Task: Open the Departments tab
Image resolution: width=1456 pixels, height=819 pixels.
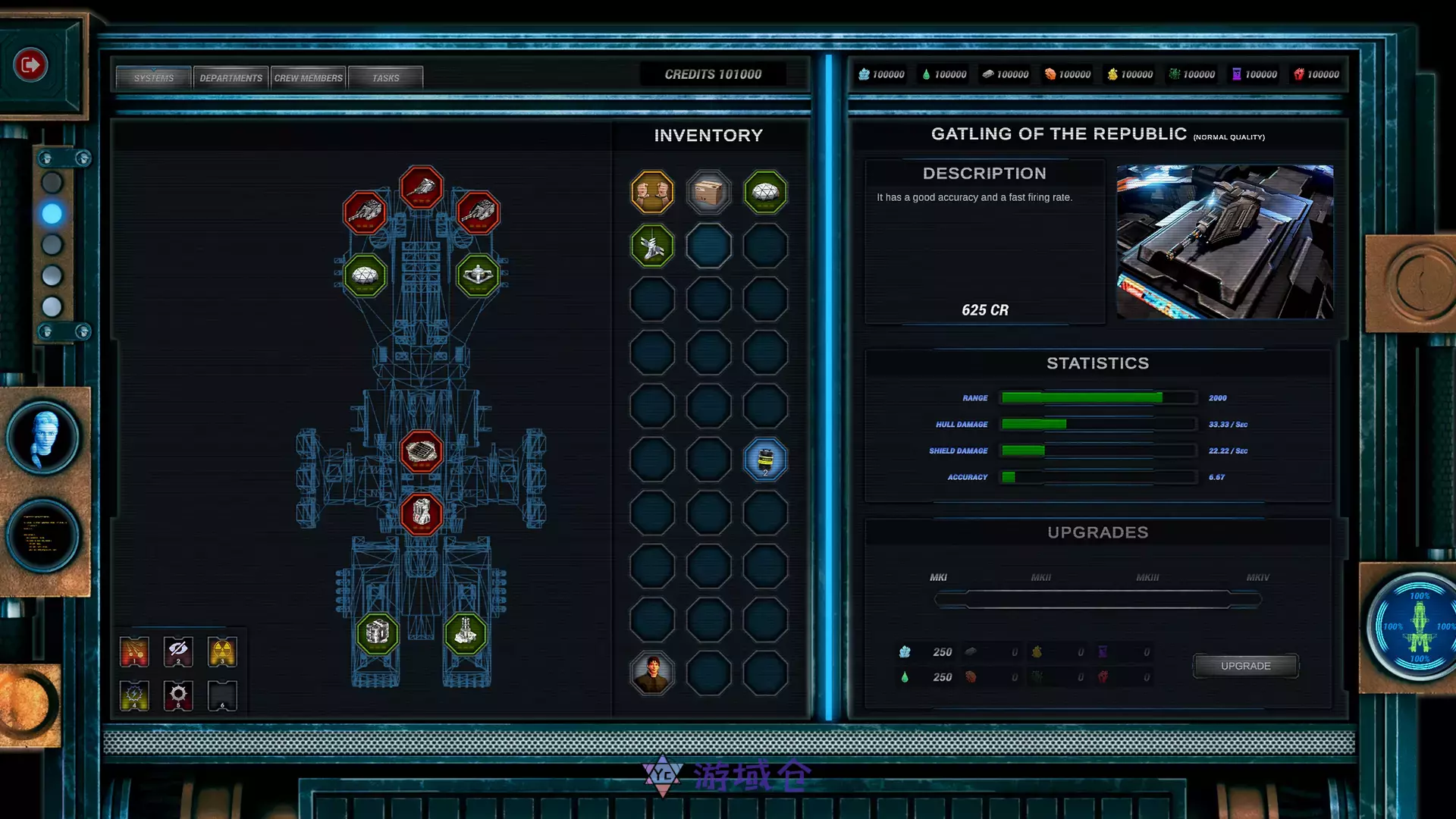Action: pos(231,77)
